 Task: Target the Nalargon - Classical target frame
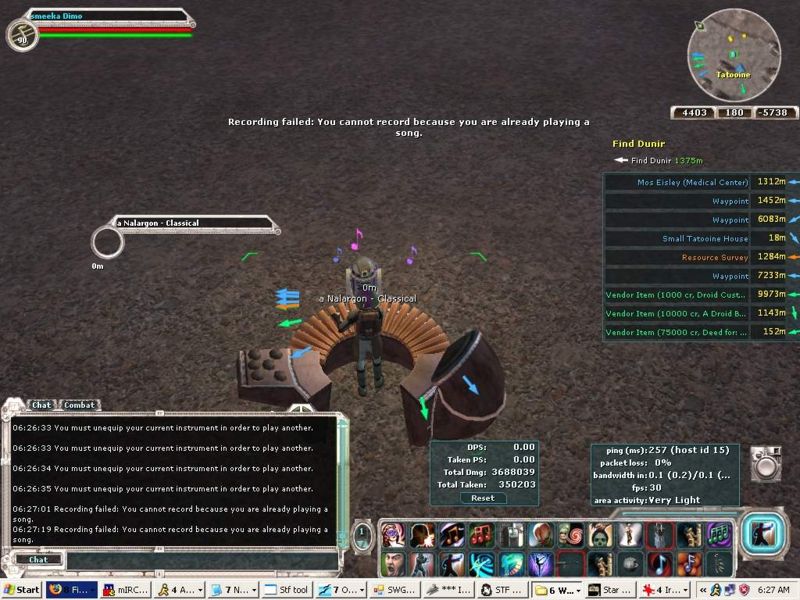click(190, 222)
